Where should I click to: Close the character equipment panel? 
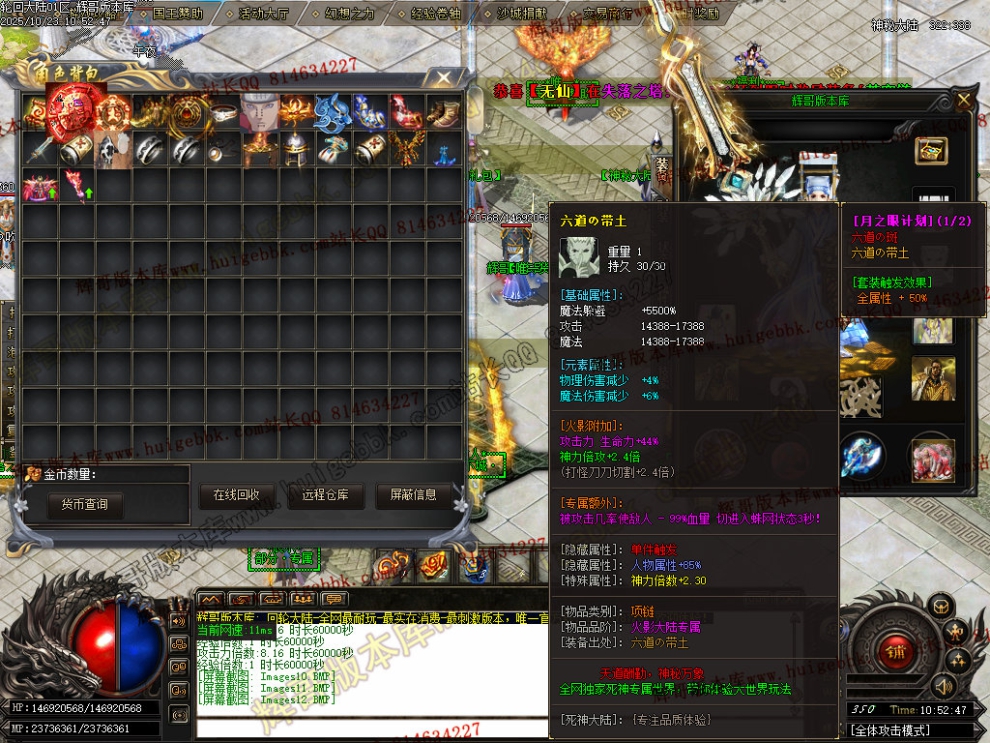pyautogui.click(x=963, y=100)
